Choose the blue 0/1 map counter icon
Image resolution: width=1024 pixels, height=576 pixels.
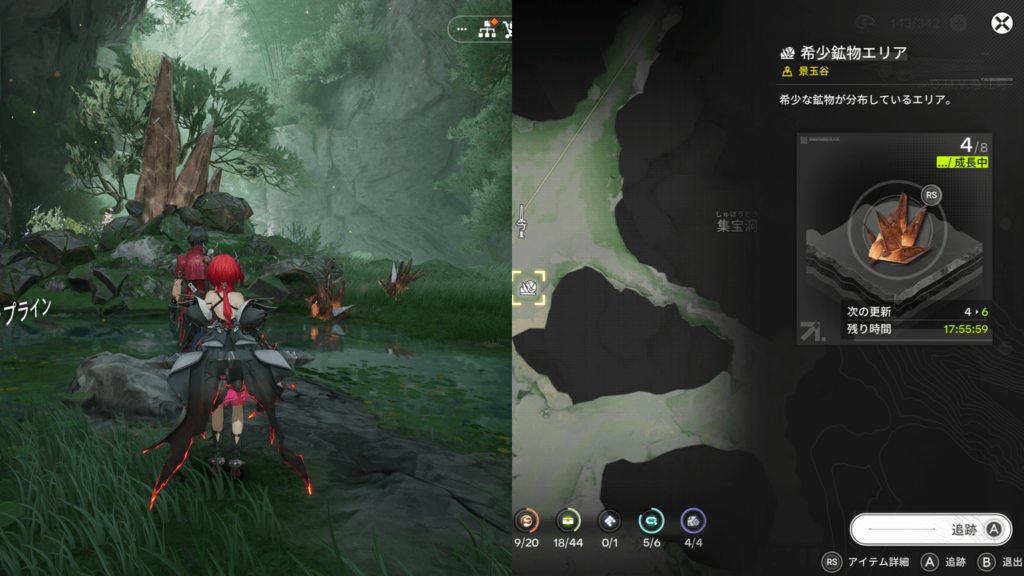(610, 520)
